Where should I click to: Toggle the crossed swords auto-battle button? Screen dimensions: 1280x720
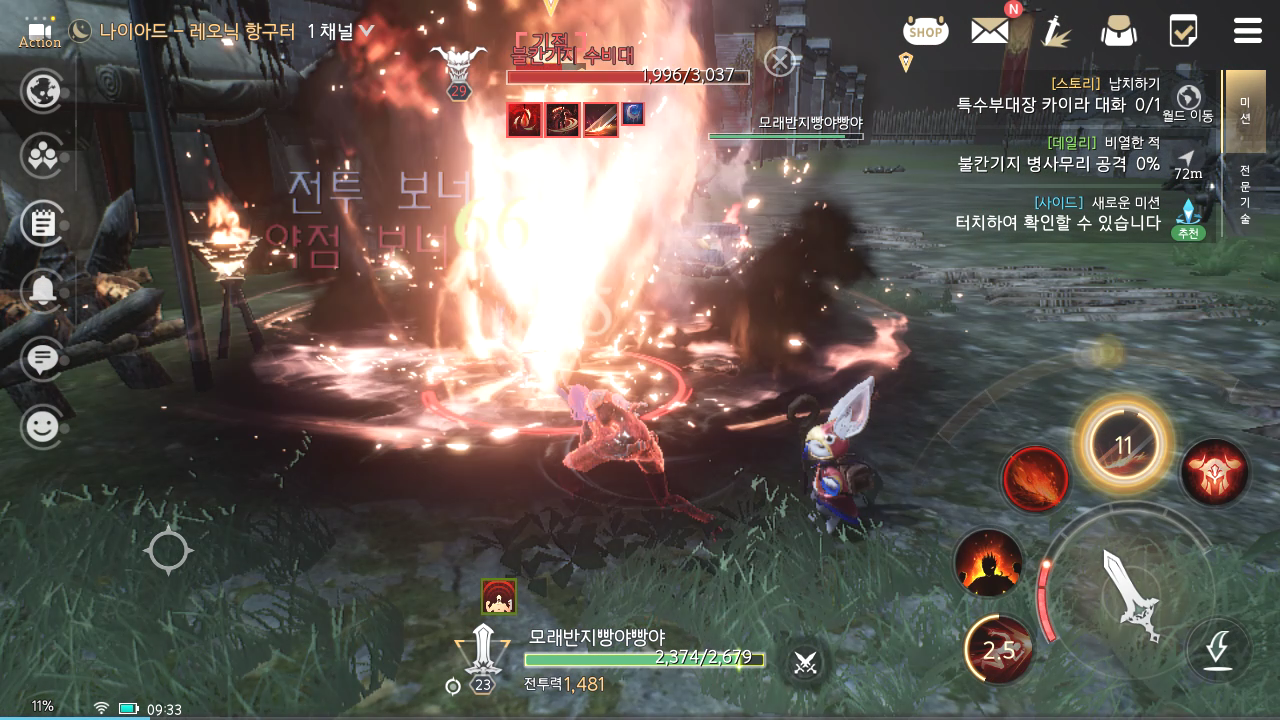806,661
